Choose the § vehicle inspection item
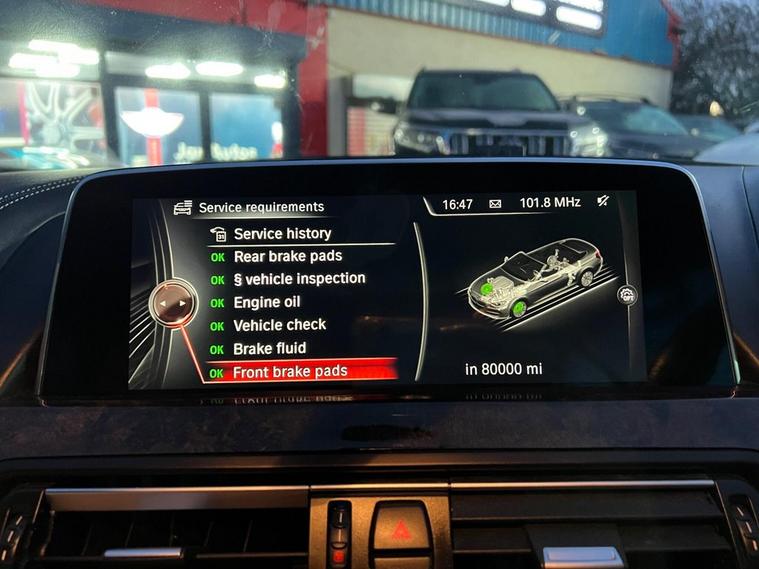759x569 pixels. [x=298, y=279]
